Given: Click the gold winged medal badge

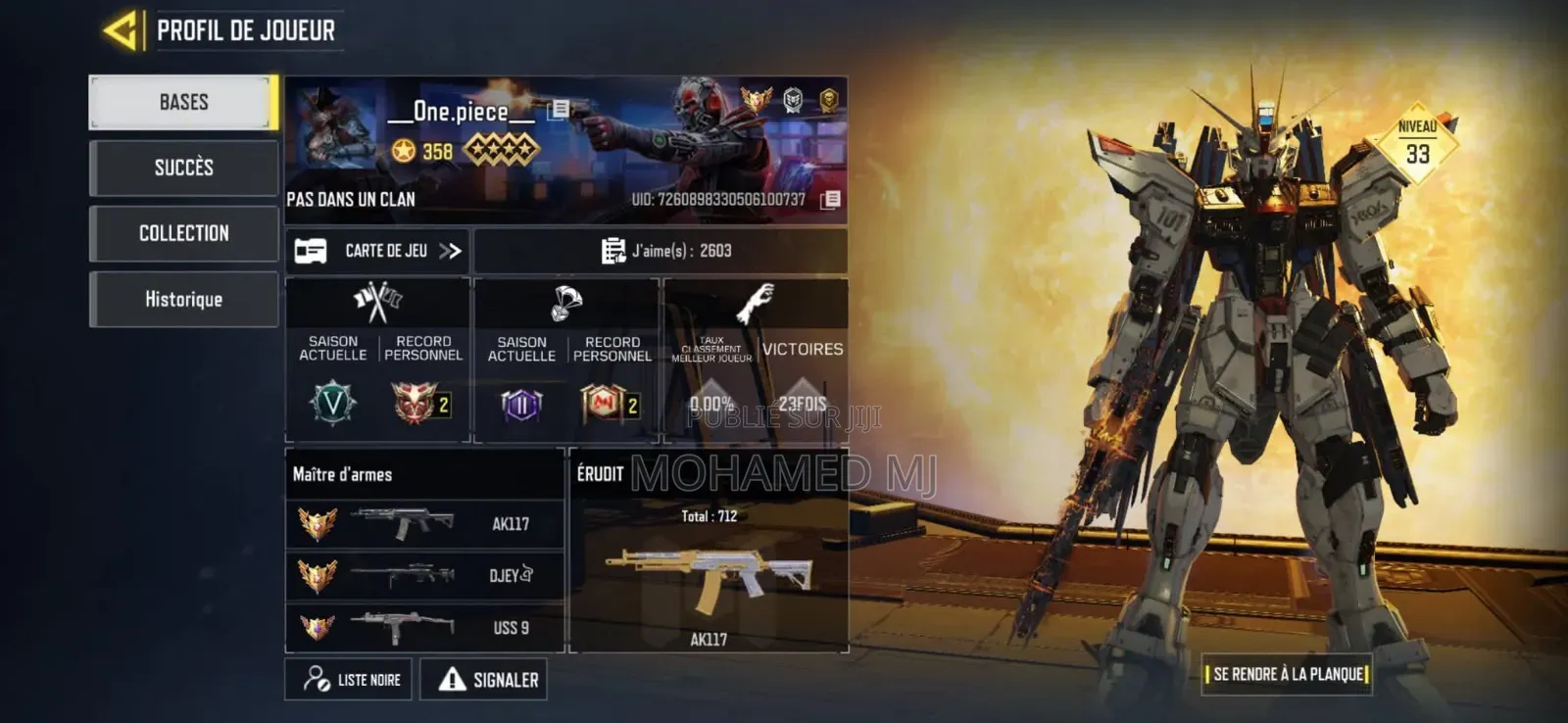Looking at the screenshot, I should (756, 99).
